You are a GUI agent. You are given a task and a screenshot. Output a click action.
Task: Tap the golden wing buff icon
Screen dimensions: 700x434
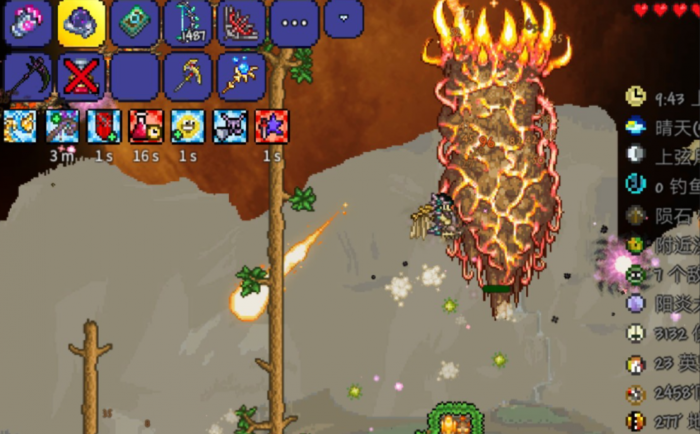coord(20,127)
